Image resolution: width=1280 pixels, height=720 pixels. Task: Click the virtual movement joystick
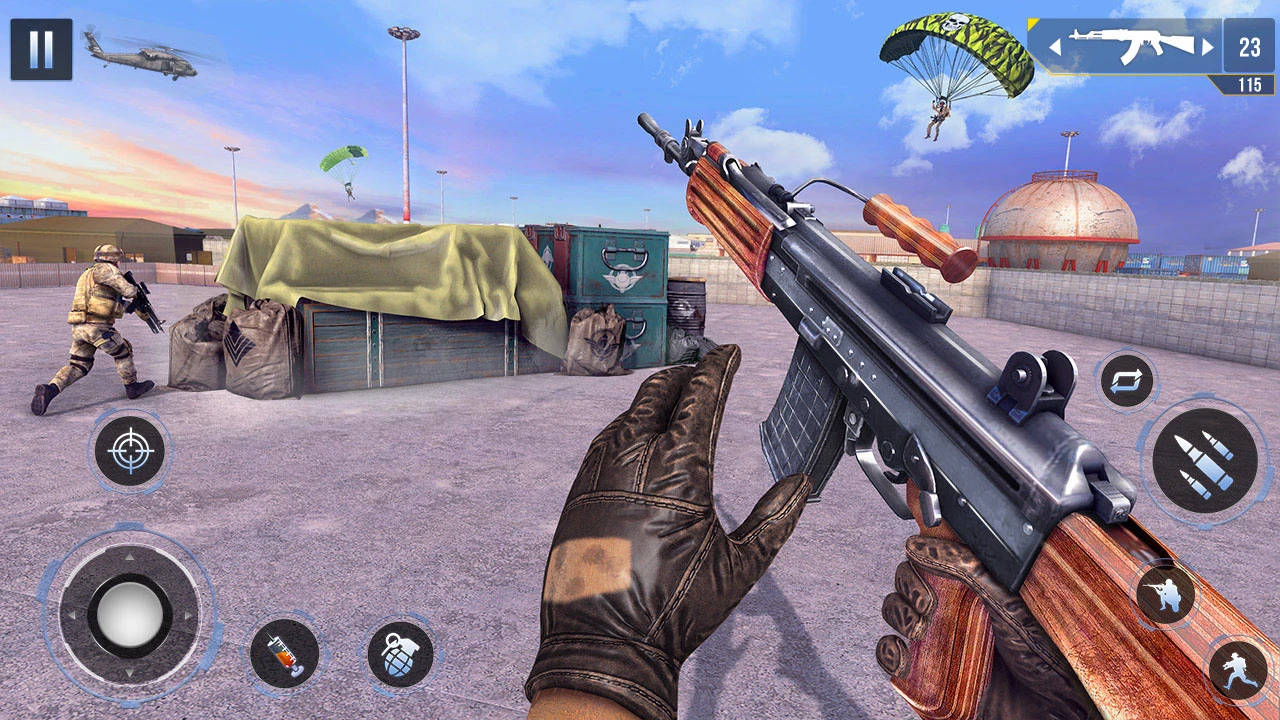click(x=129, y=614)
